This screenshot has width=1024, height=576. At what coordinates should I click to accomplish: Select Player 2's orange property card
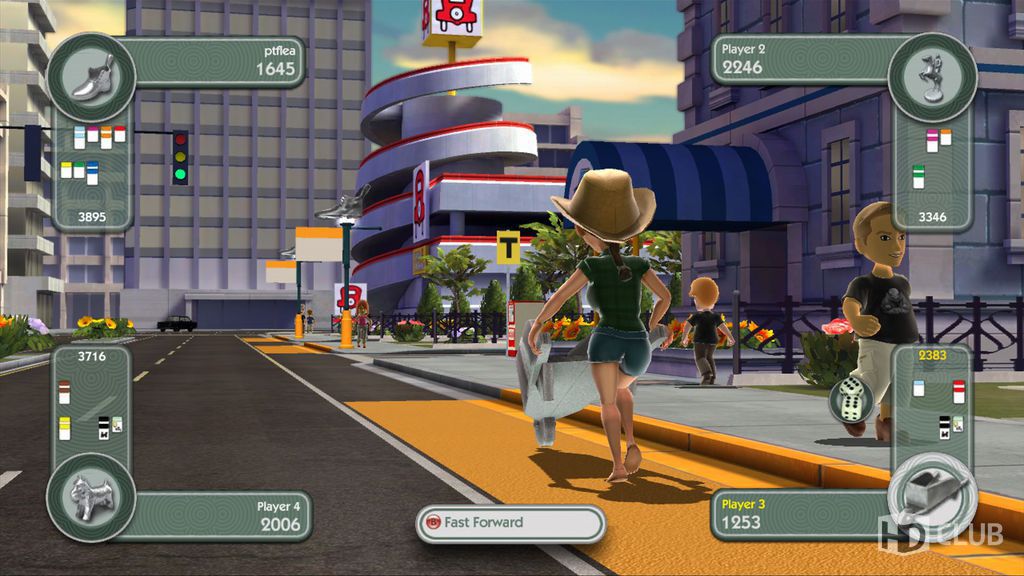click(945, 138)
